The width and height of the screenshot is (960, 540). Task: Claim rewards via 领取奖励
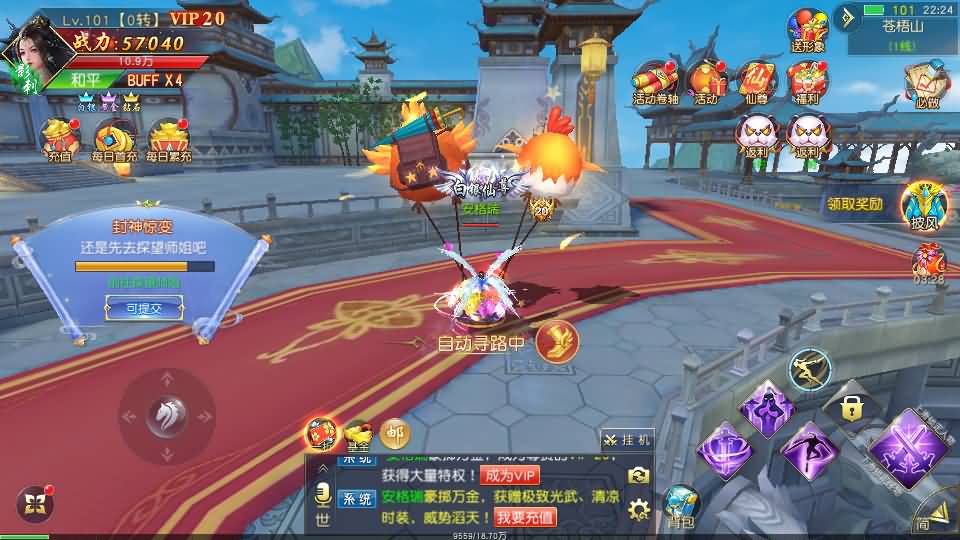point(855,204)
